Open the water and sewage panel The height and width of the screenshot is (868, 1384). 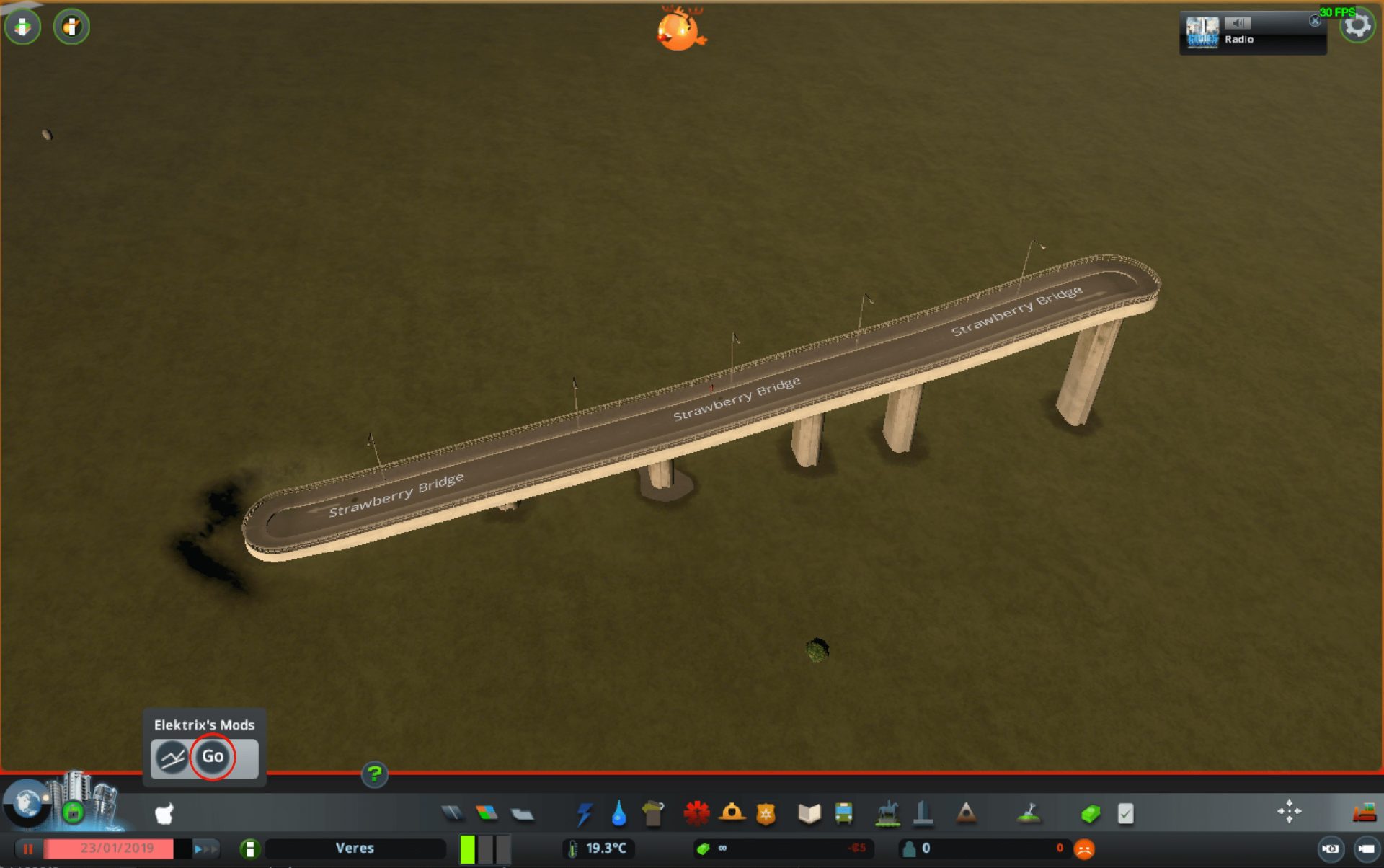point(617,813)
